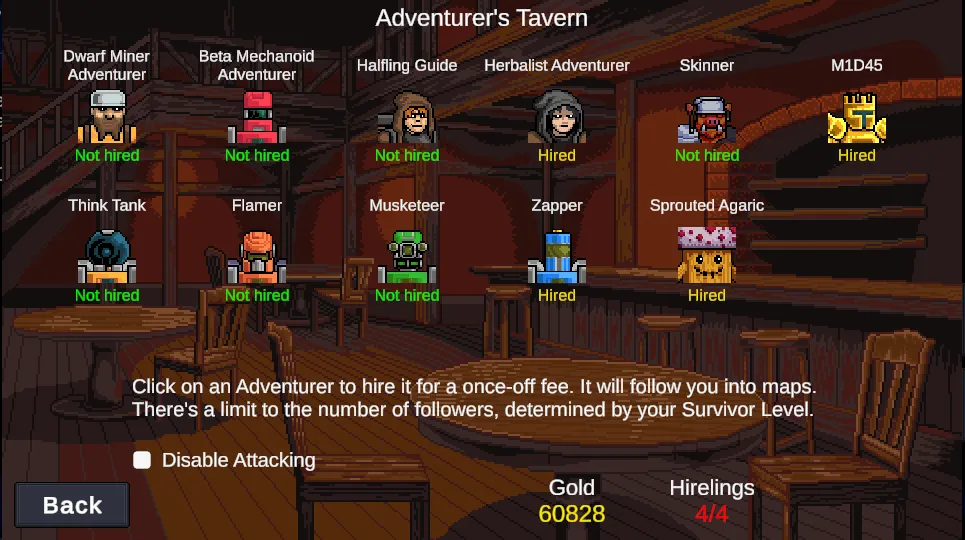Hire the Halfling Guide
965x540 pixels.
pyautogui.click(x=407, y=118)
